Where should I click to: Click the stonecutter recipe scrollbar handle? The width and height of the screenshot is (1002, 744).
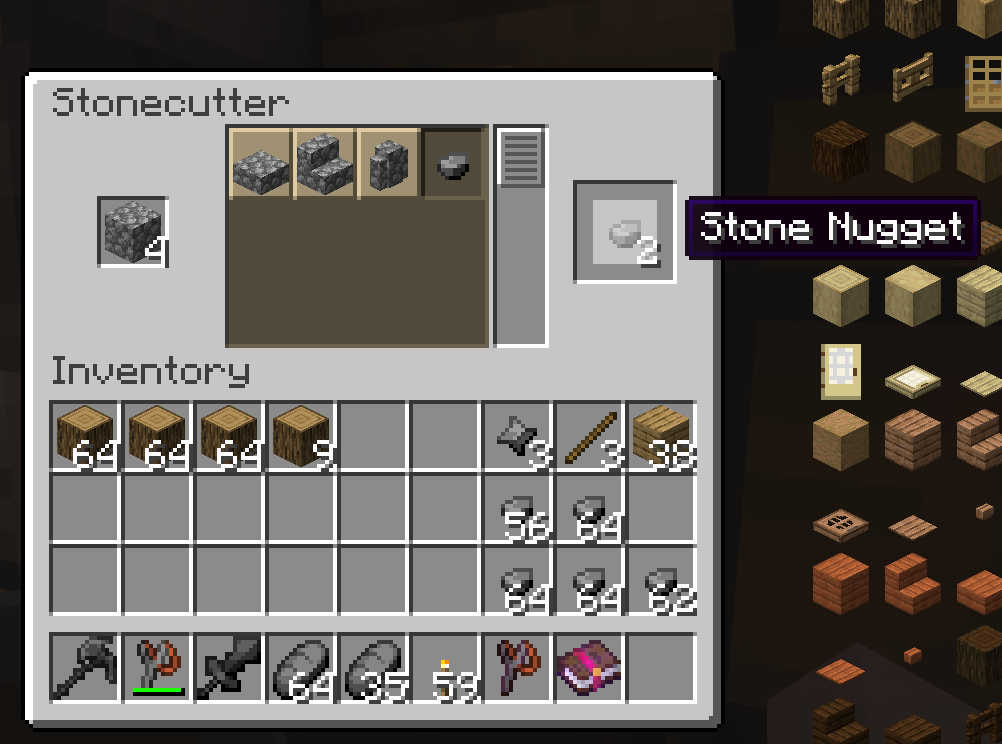point(521,157)
